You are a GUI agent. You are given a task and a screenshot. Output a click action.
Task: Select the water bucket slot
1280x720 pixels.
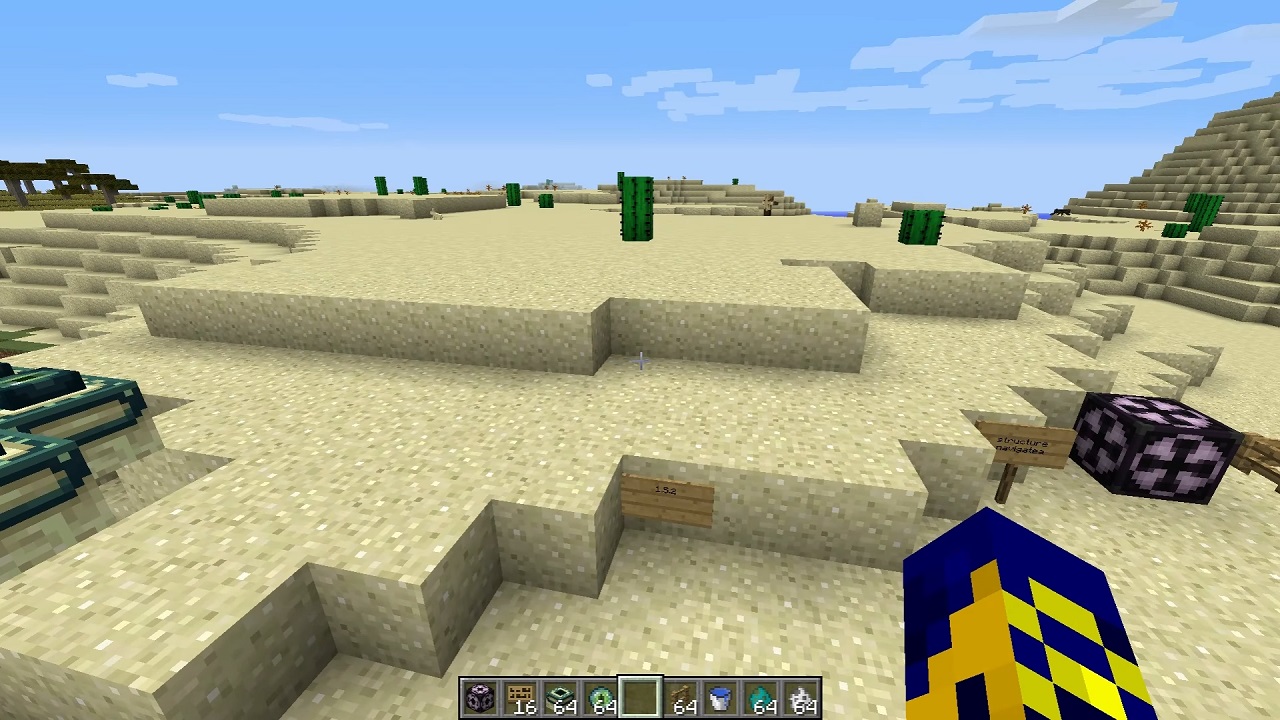click(720, 698)
